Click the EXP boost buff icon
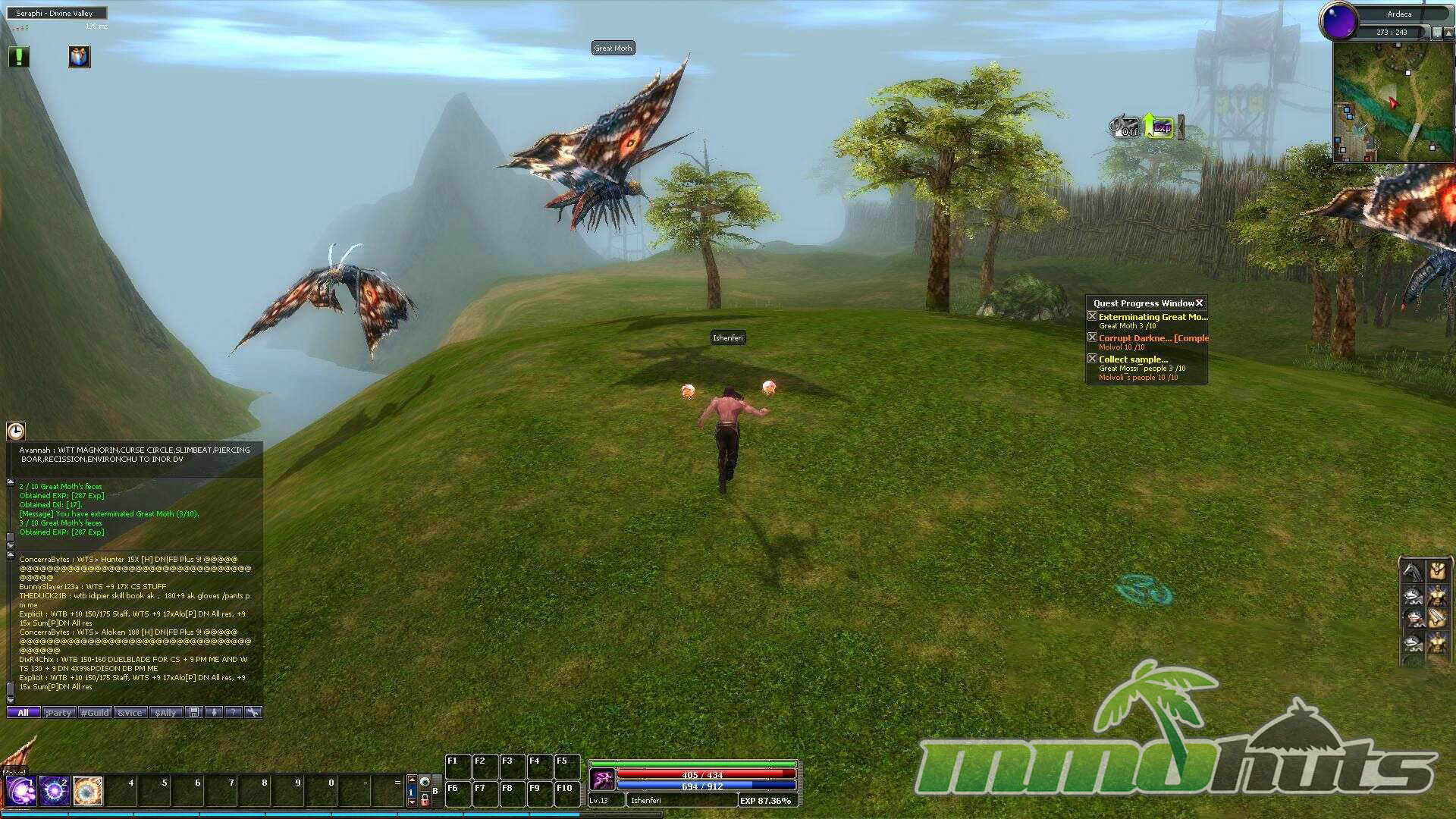This screenshot has width=1456, height=819. [x=1159, y=127]
